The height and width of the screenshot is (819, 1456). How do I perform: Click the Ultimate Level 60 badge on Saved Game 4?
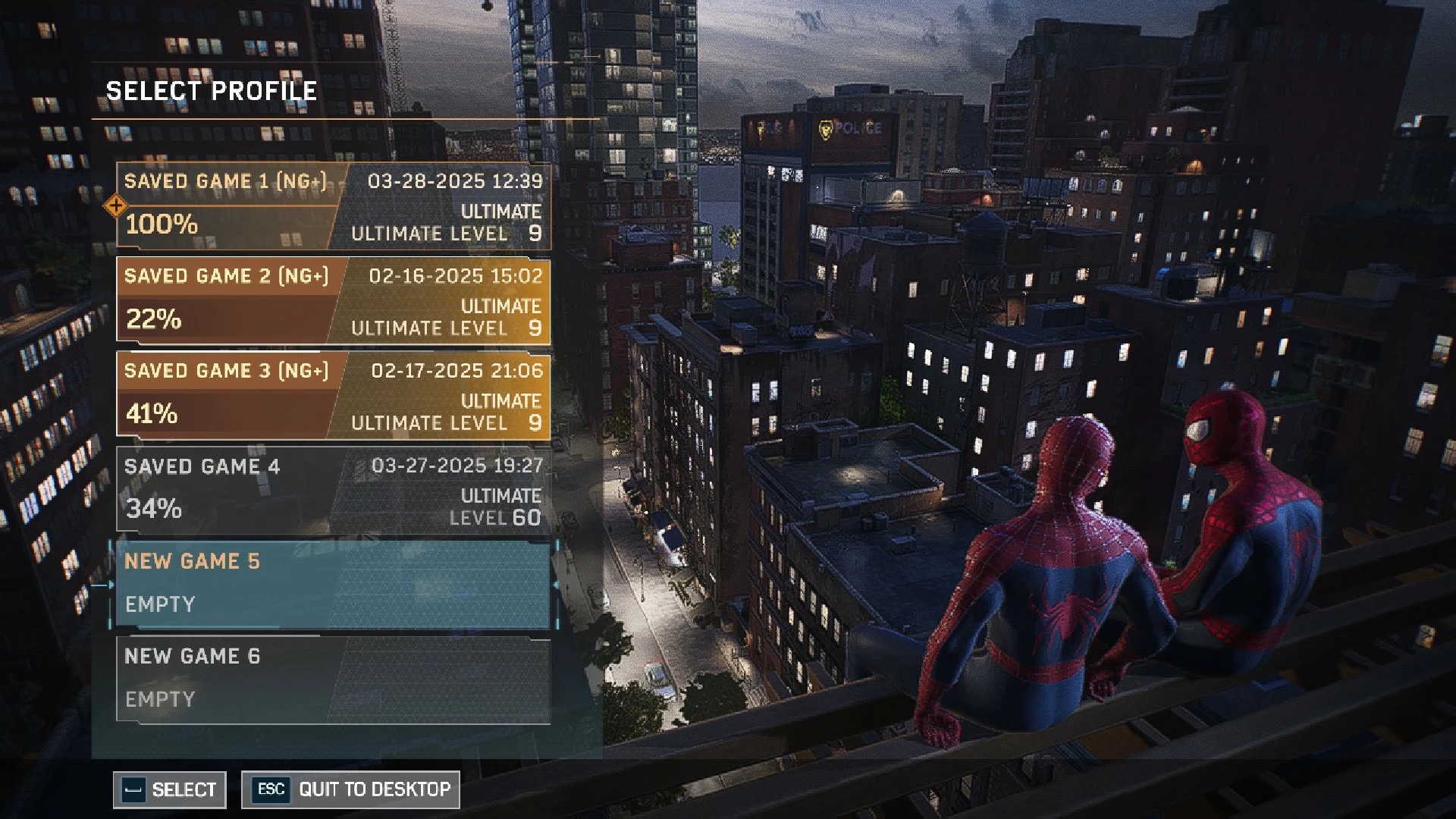pyautogui.click(x=498, y=508)
